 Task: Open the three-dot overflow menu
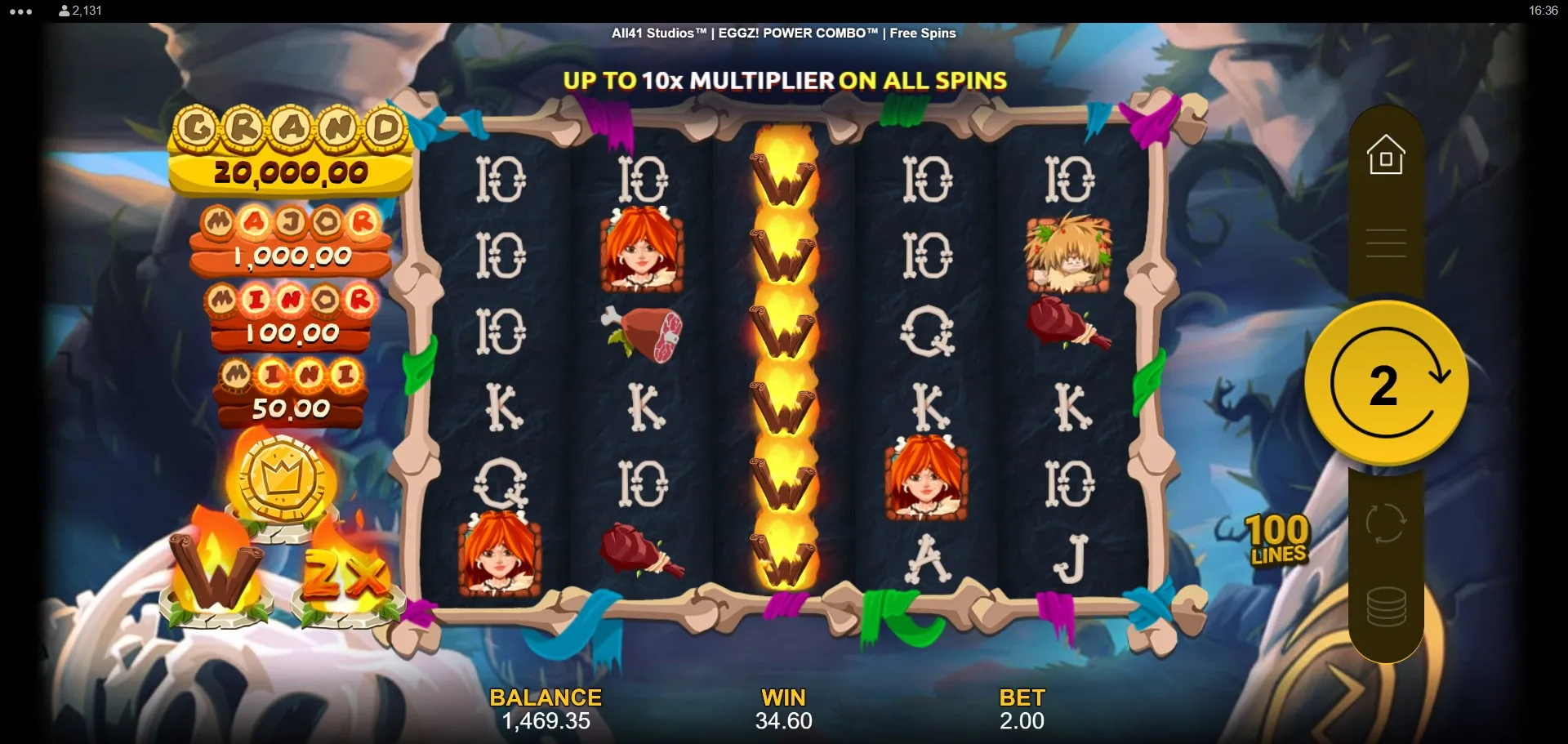21,11
